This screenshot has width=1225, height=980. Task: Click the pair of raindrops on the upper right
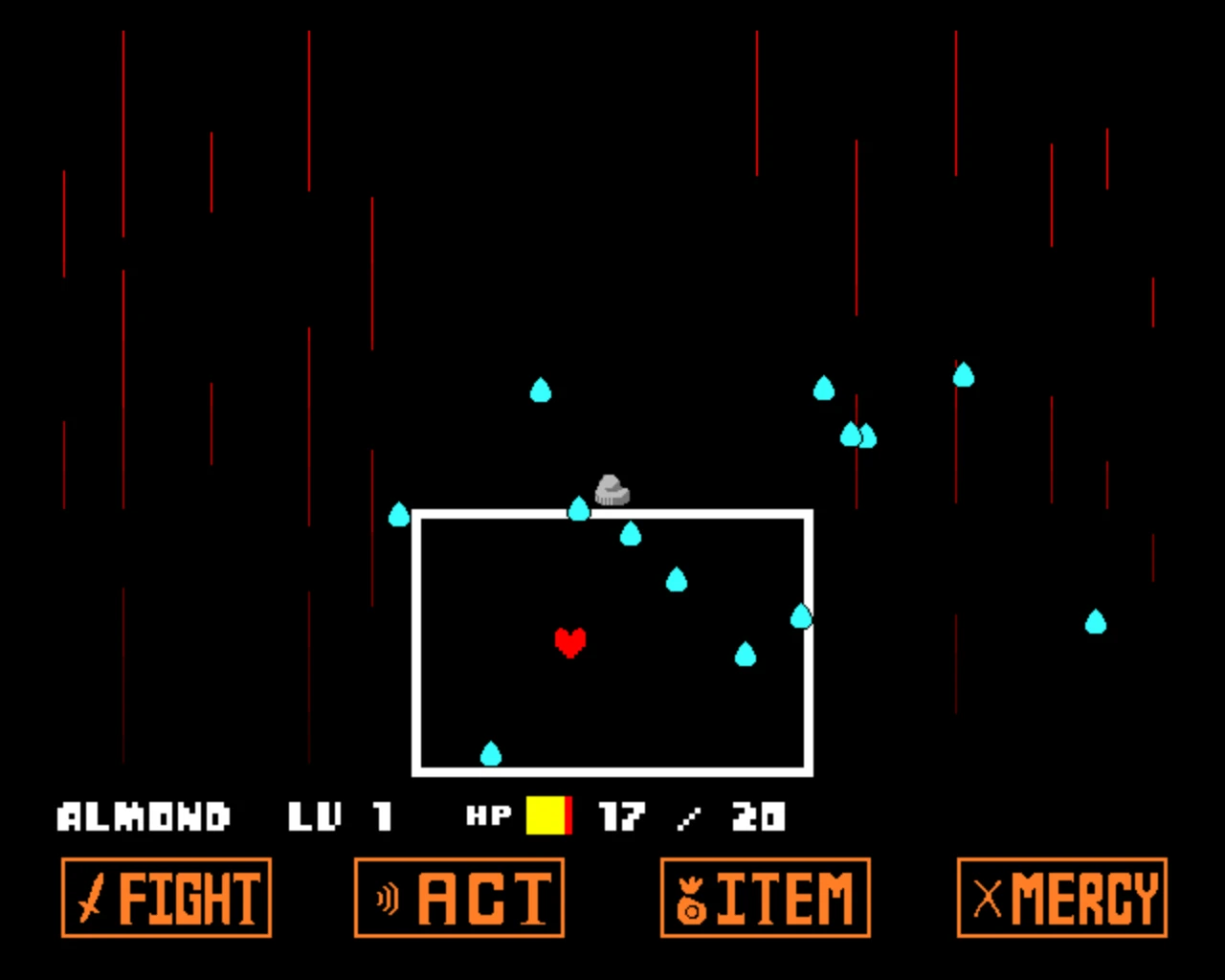tap(857, 434)
